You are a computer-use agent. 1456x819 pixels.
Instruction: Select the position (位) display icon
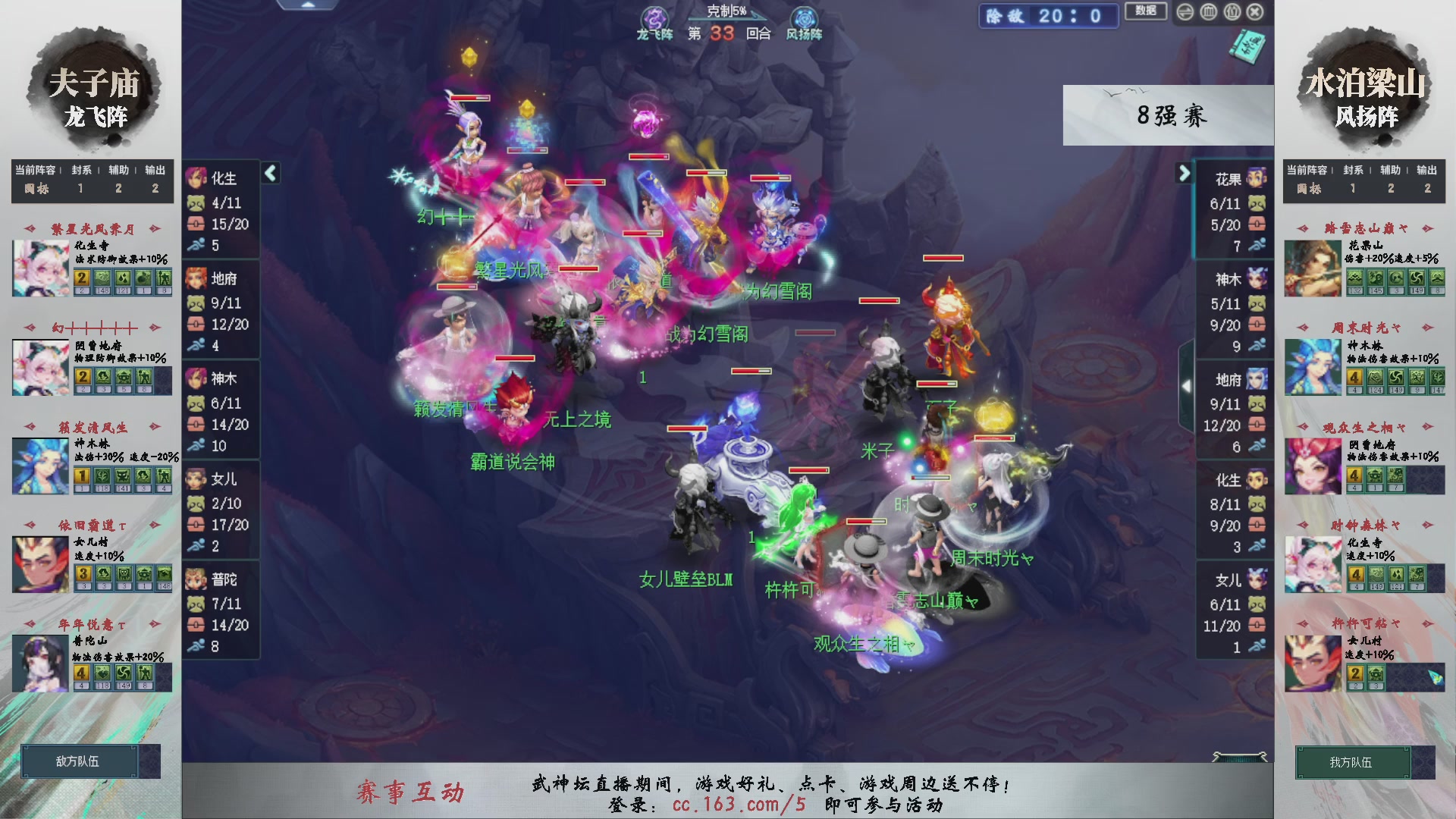[1232, 11]
